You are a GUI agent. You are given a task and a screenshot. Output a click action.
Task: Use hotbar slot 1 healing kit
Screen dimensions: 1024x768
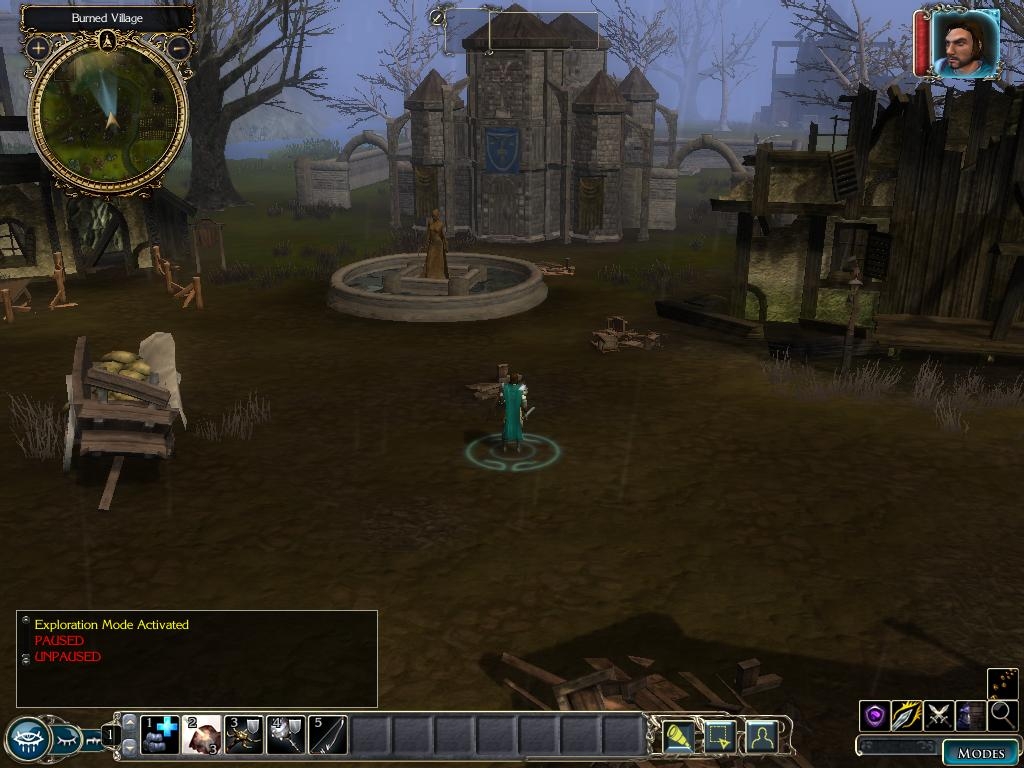tap(160, 735)
